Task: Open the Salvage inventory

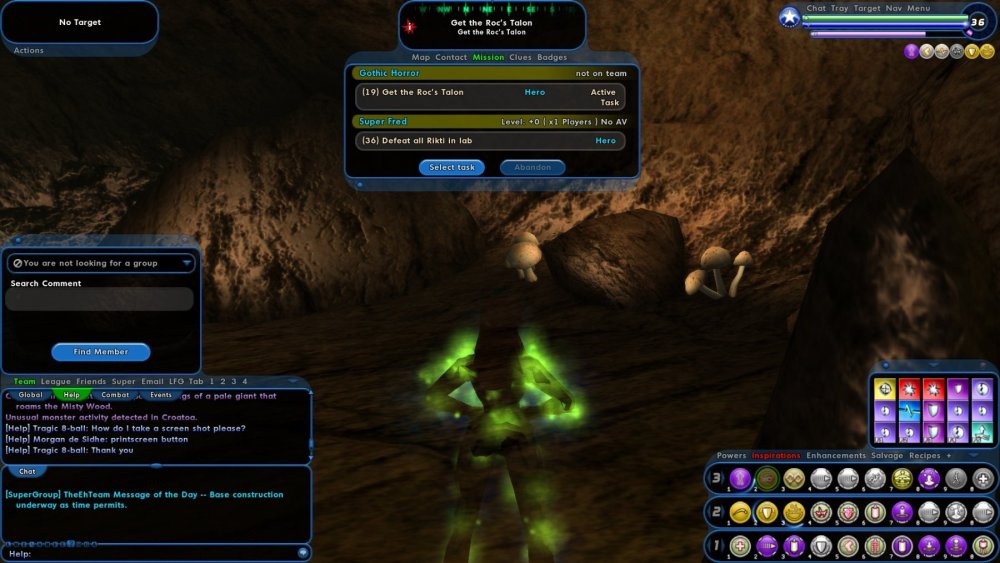Action: [x=887, y=456]
